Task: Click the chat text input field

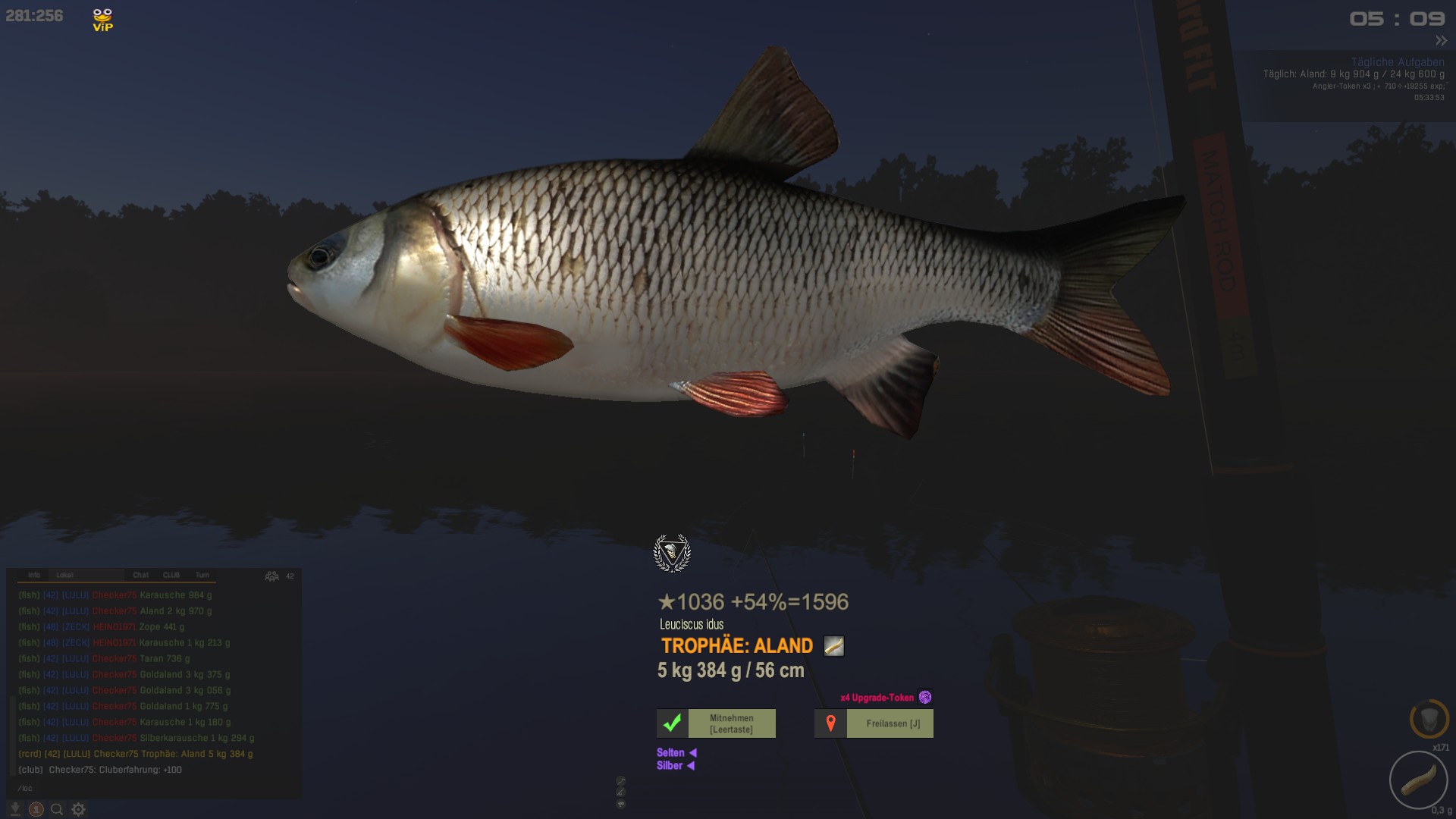Action: point(152,788)
